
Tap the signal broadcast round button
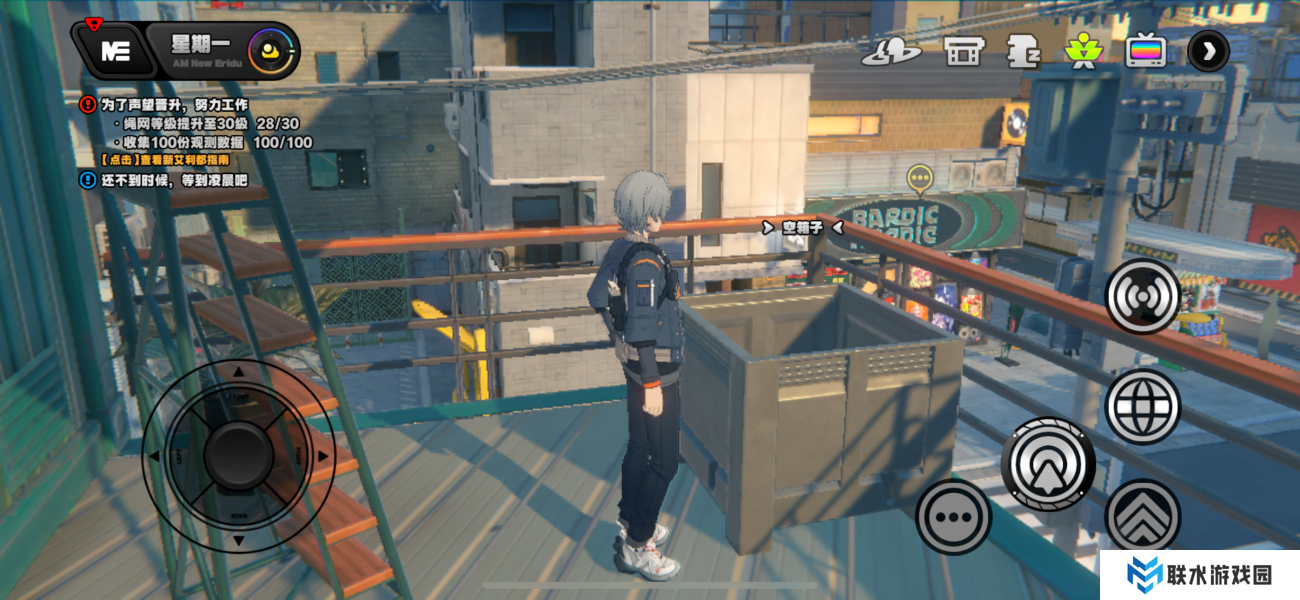[x=1142, y=296]
